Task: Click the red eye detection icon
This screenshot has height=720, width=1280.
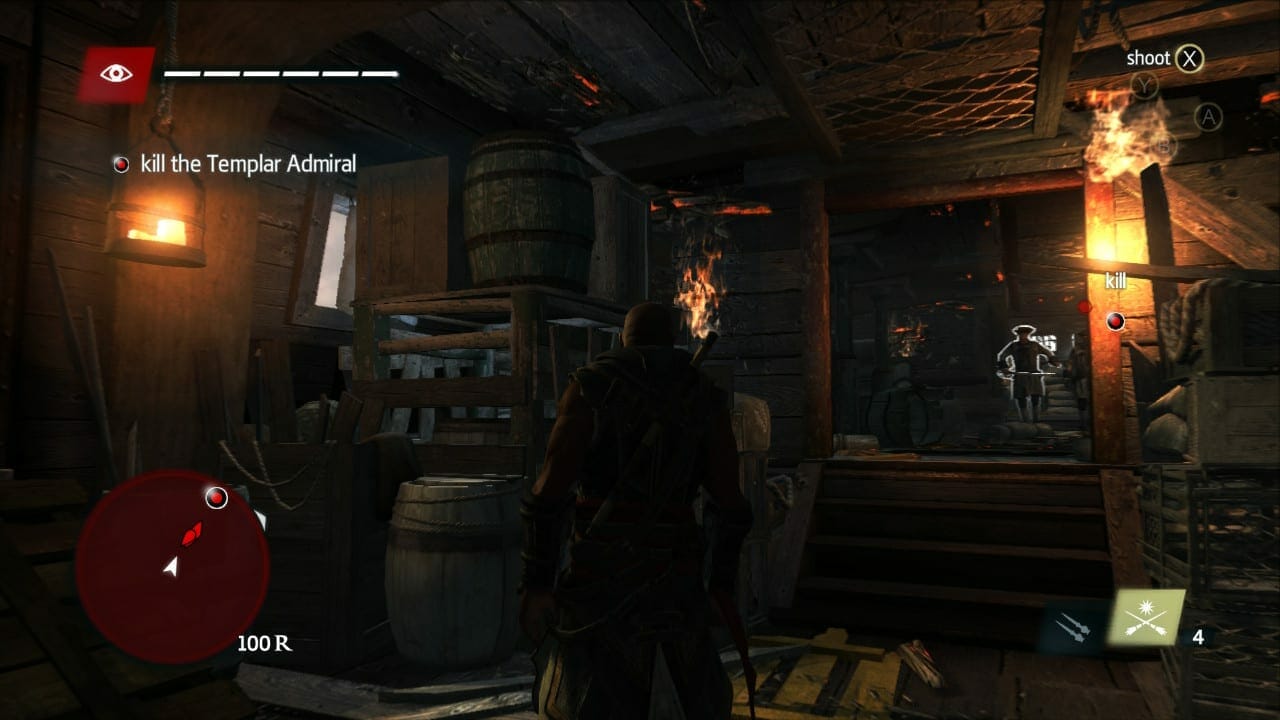Action: point(117,74)
